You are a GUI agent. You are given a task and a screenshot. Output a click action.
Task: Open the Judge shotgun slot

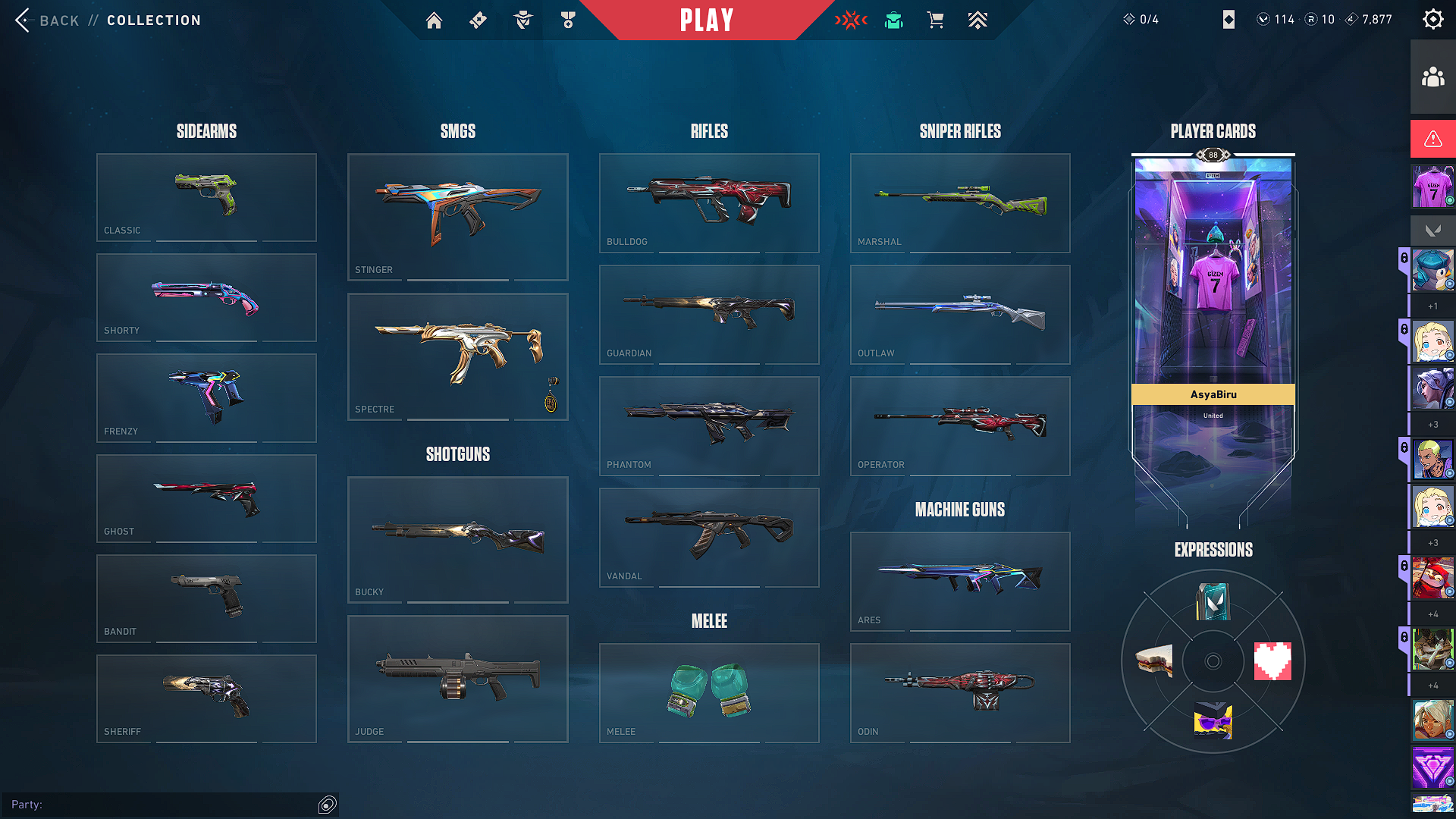click(457, 679)
